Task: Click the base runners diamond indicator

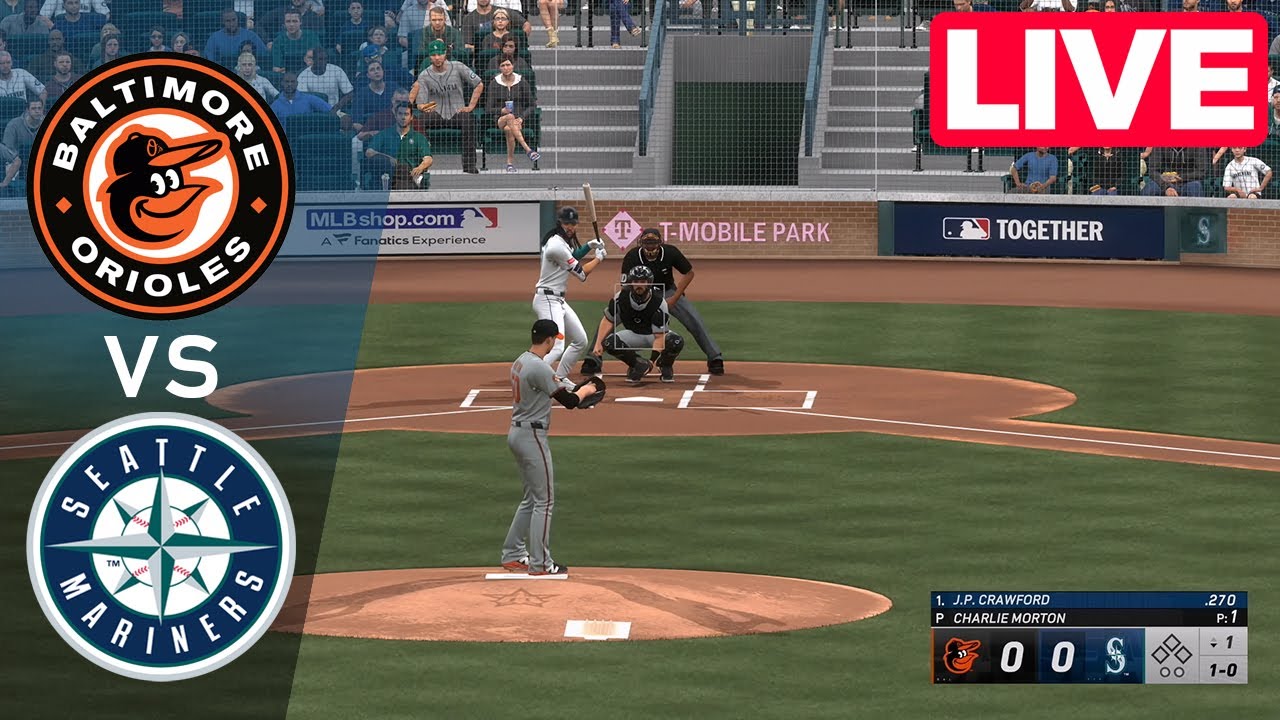Action: pos(1171,655)
